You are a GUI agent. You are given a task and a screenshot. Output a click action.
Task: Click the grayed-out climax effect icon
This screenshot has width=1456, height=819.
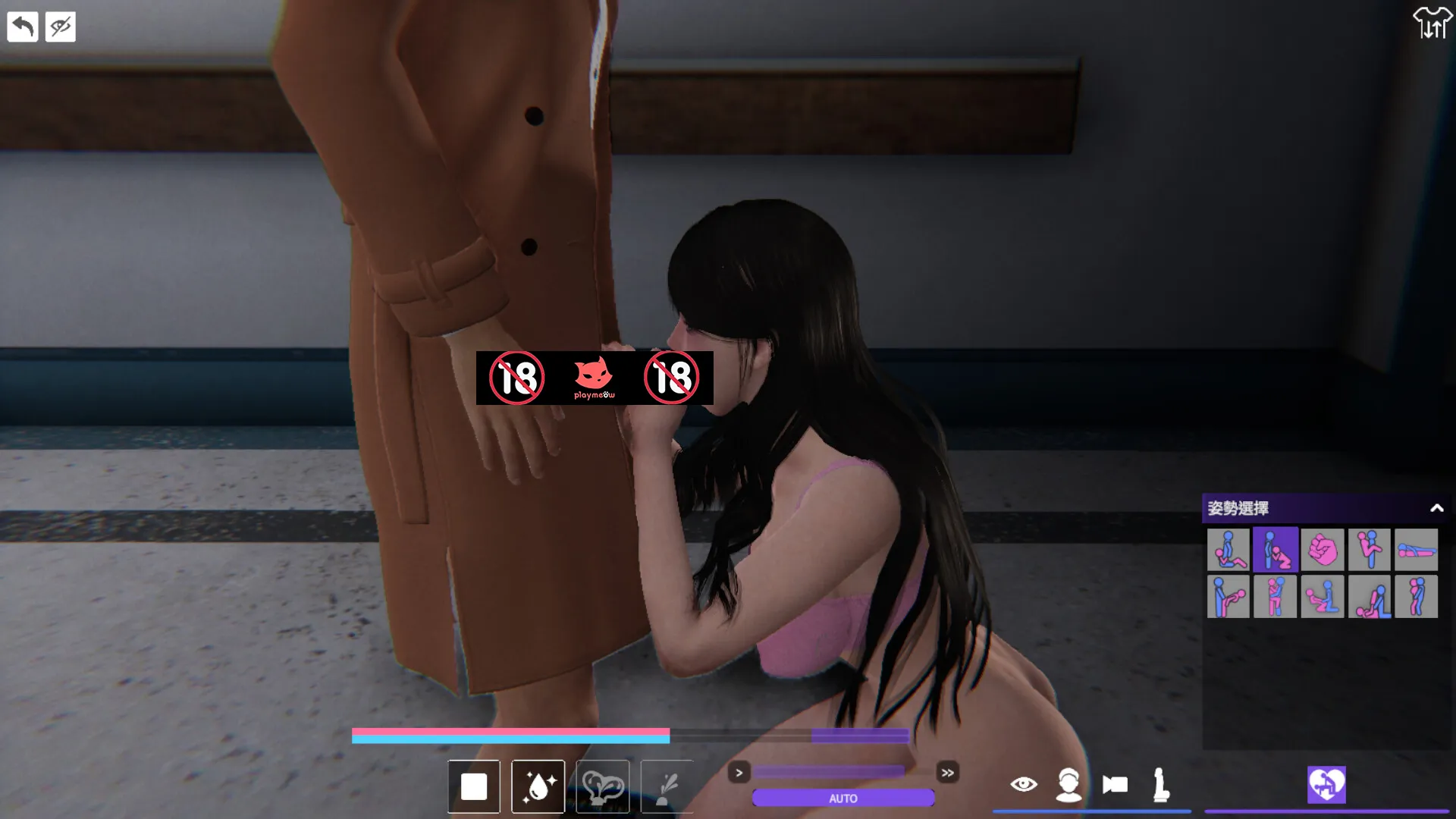click(602, 786)
